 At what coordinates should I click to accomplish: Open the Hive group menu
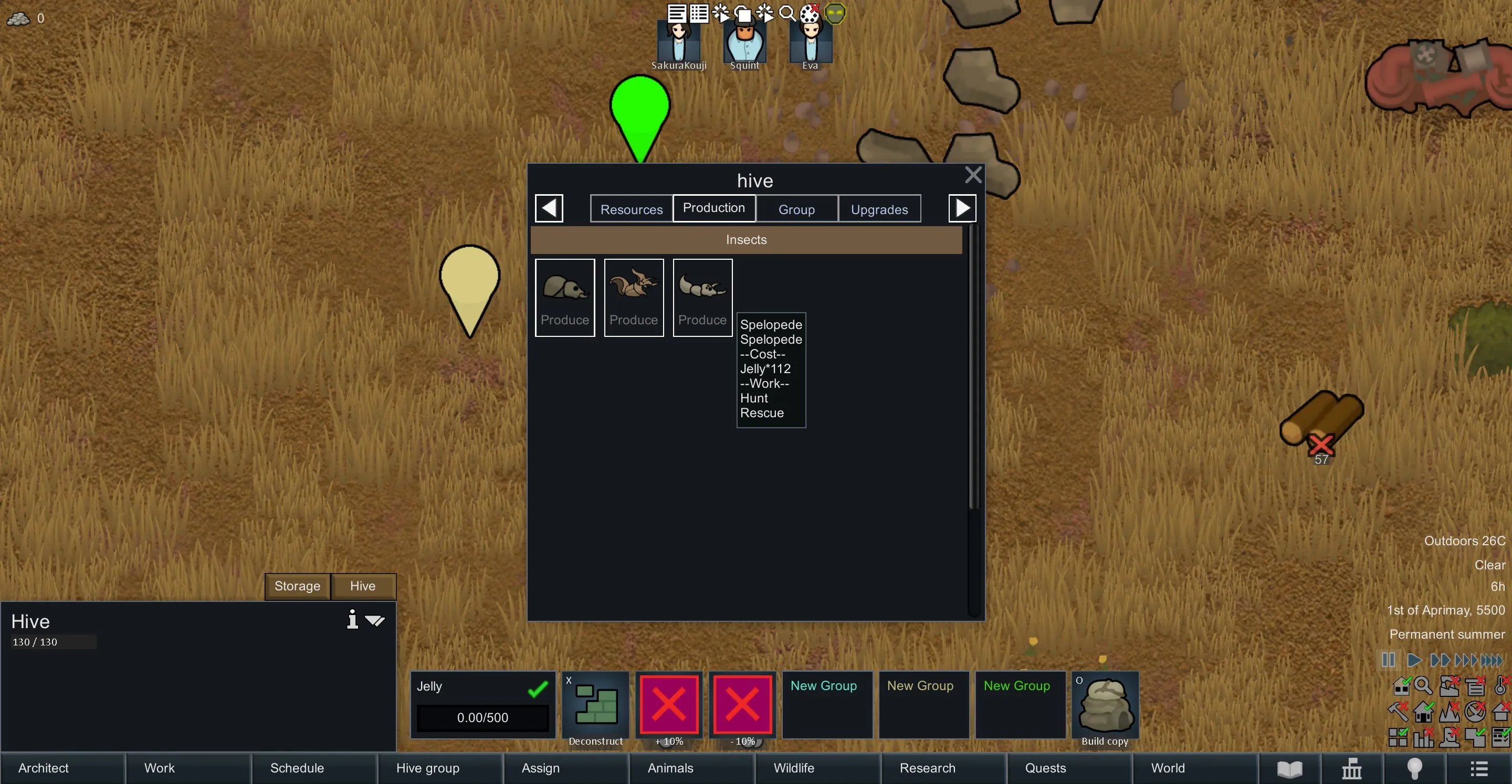[x=427, y=768]
